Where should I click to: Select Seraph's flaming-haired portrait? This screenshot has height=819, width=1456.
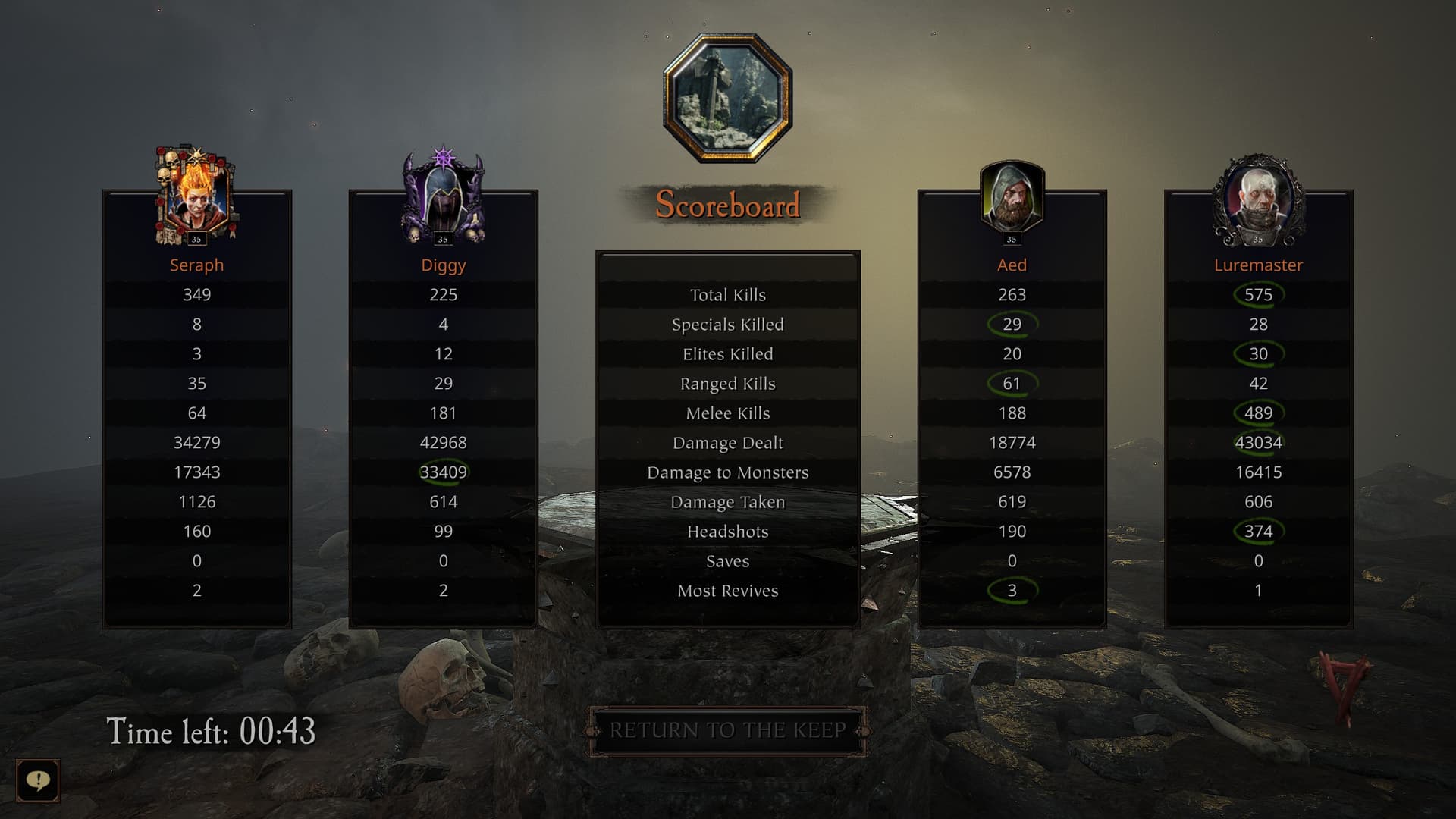196,196
